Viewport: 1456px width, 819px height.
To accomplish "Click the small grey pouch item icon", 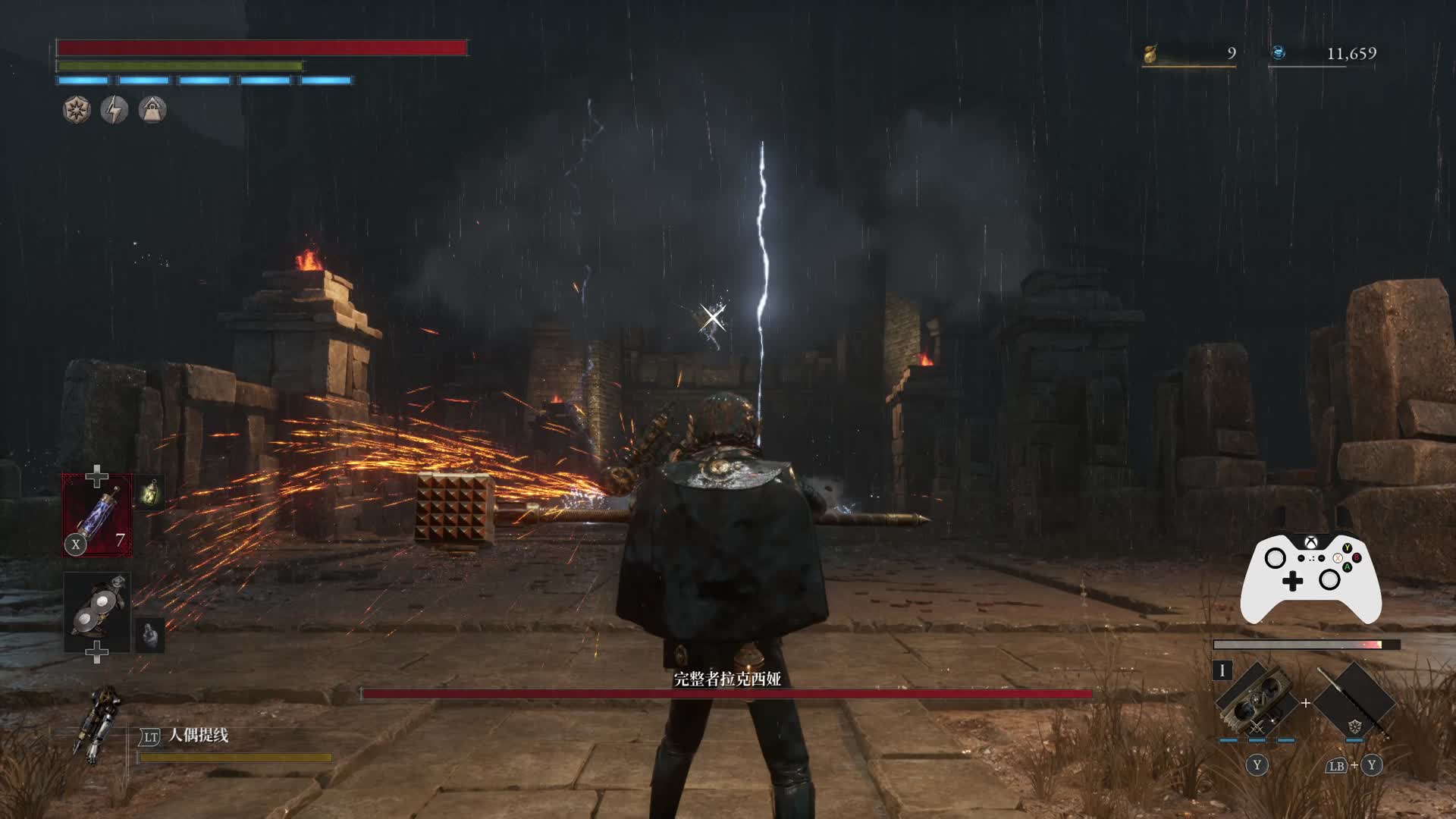I will tap(150, 635).
